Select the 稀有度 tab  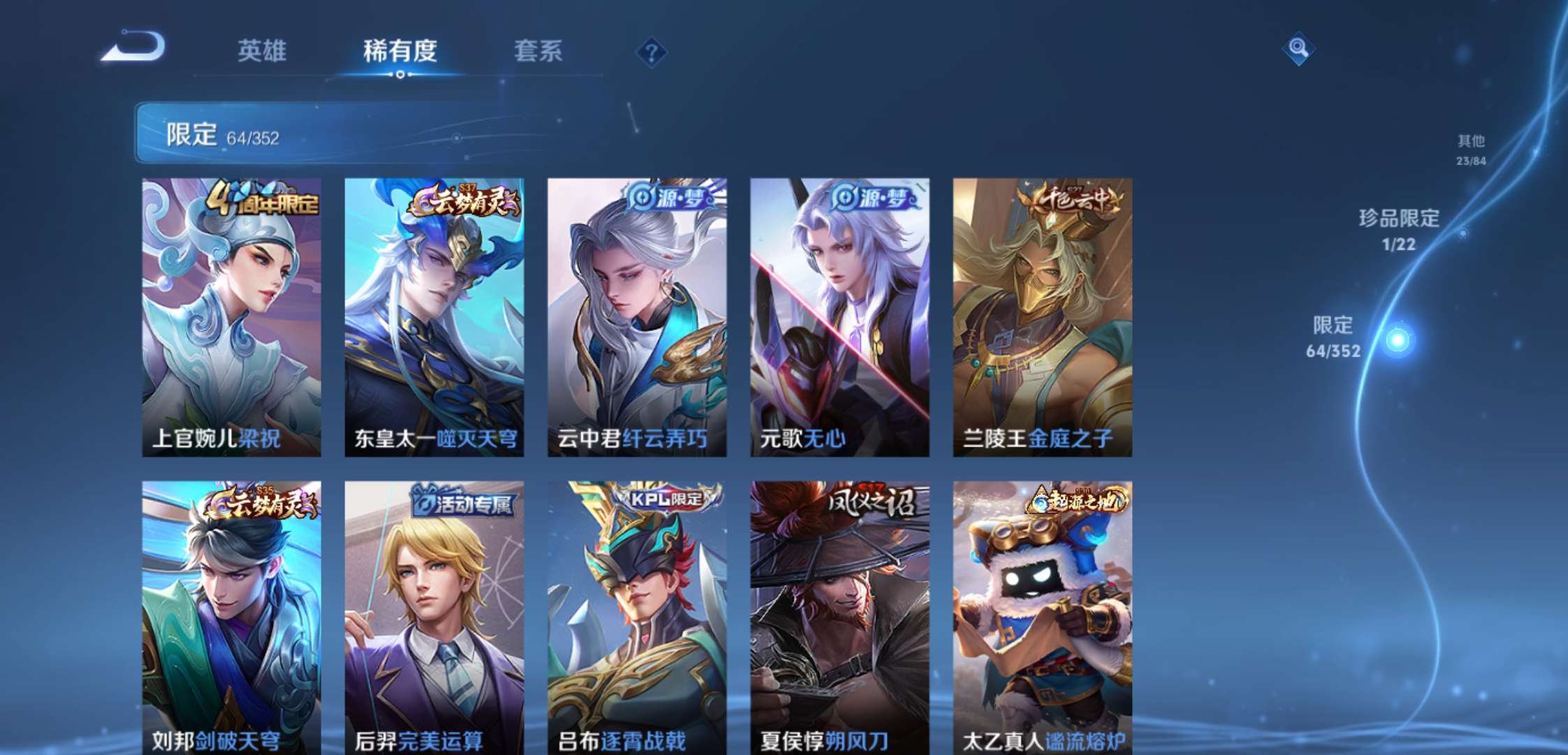[x=400, y=51]
